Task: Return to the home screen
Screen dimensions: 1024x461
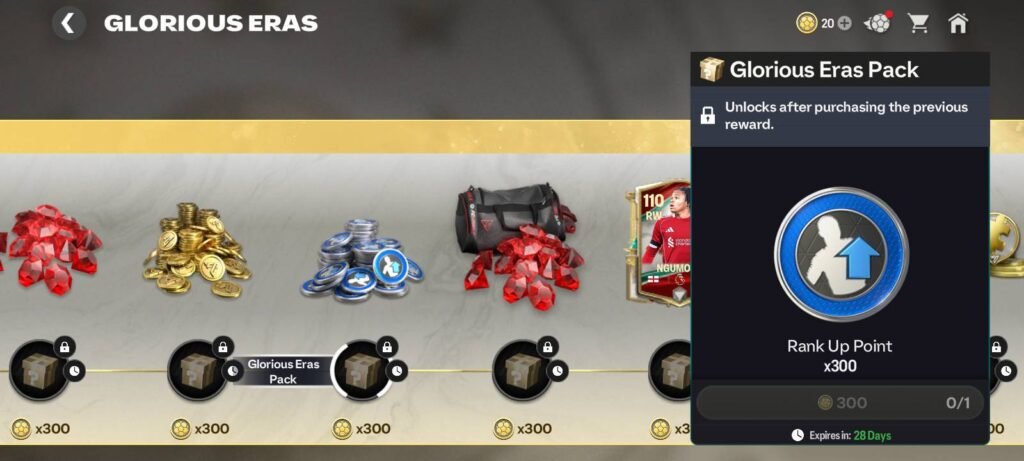Action: pos(958,23)
